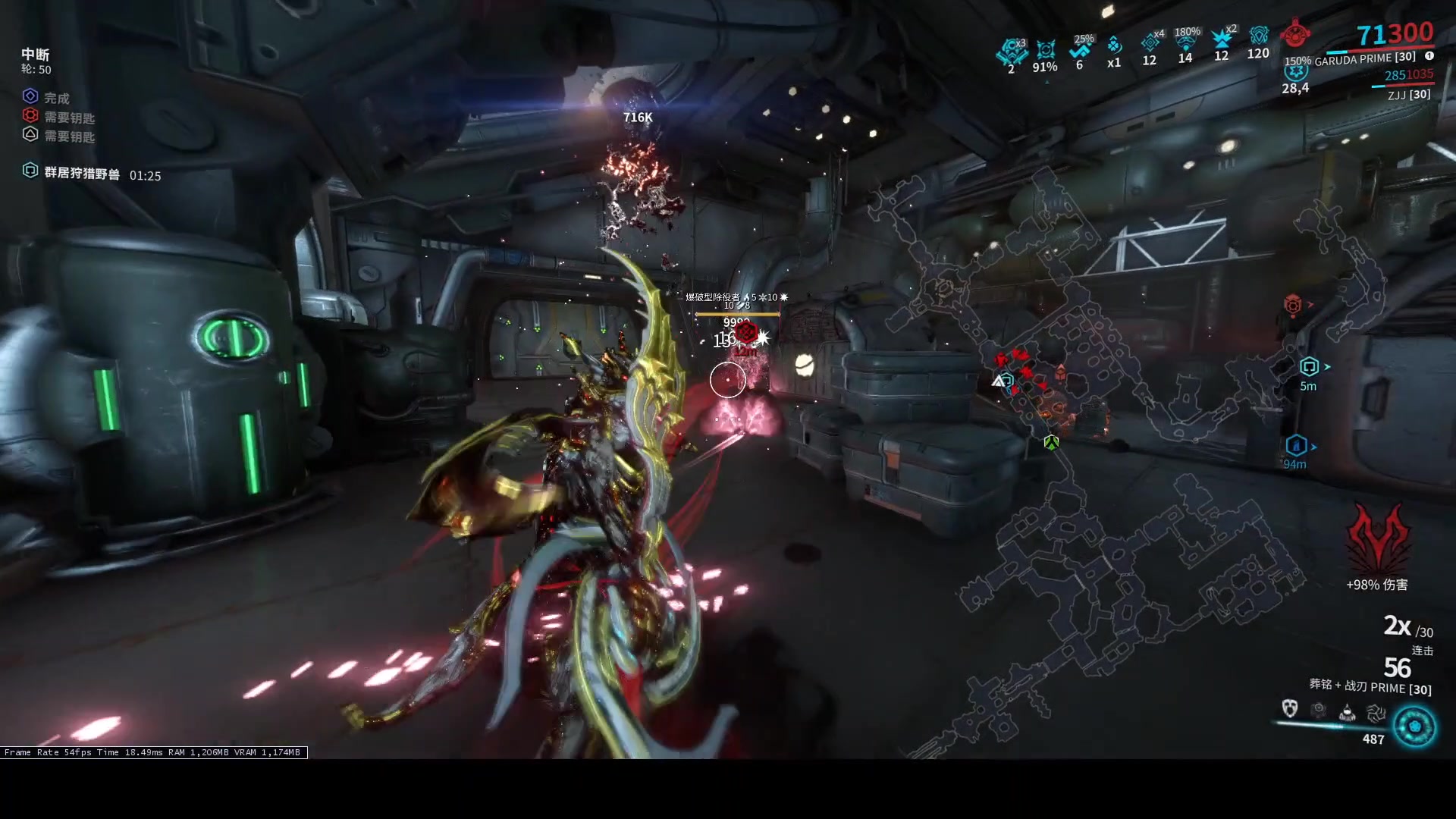Click the crossed-guns x3 buff icon
This screenshot has width=1456, height=819.
pyautogui.click(x=1011, y=52)
